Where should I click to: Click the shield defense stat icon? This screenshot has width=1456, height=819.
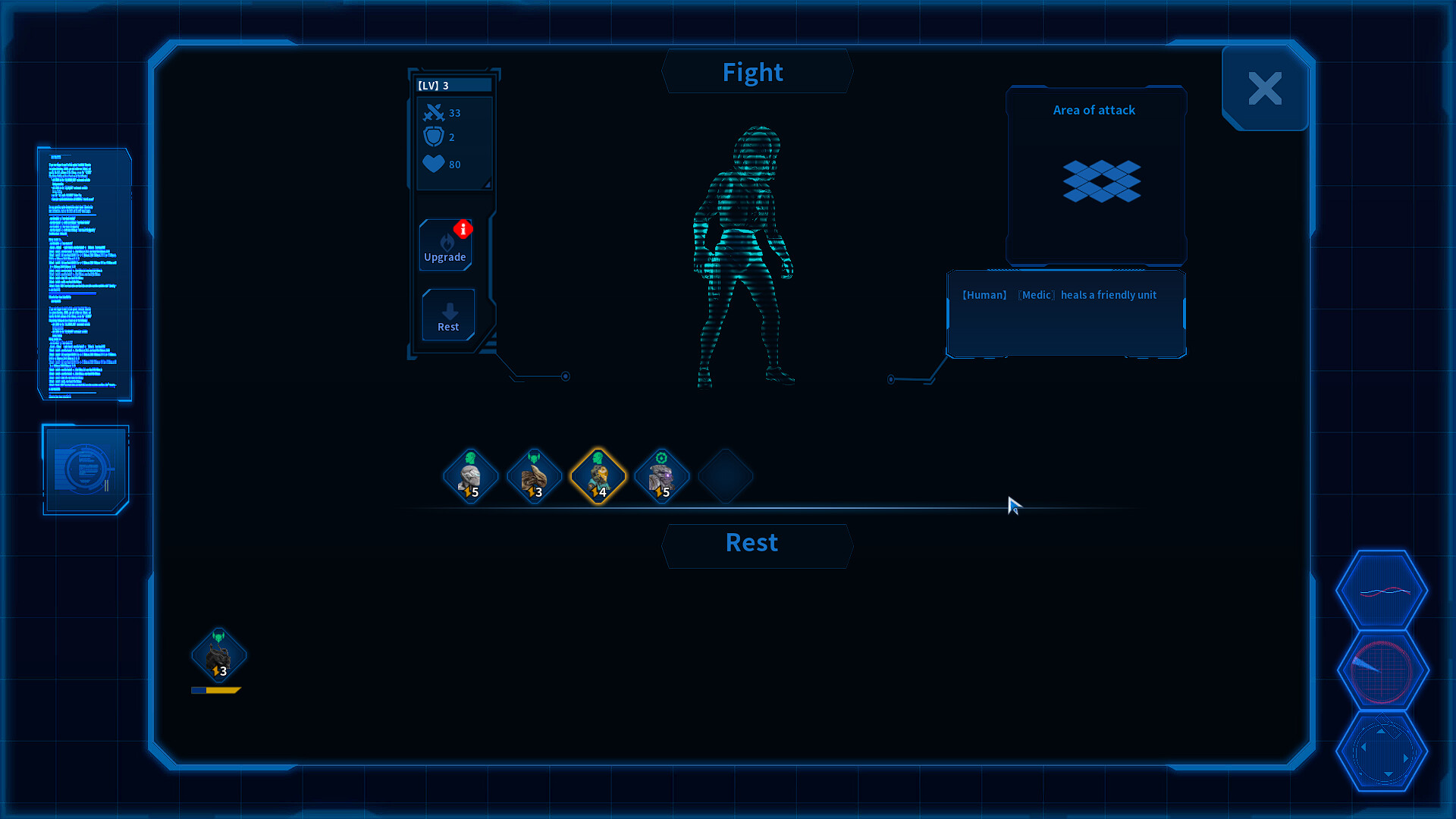tap(434, 137)
